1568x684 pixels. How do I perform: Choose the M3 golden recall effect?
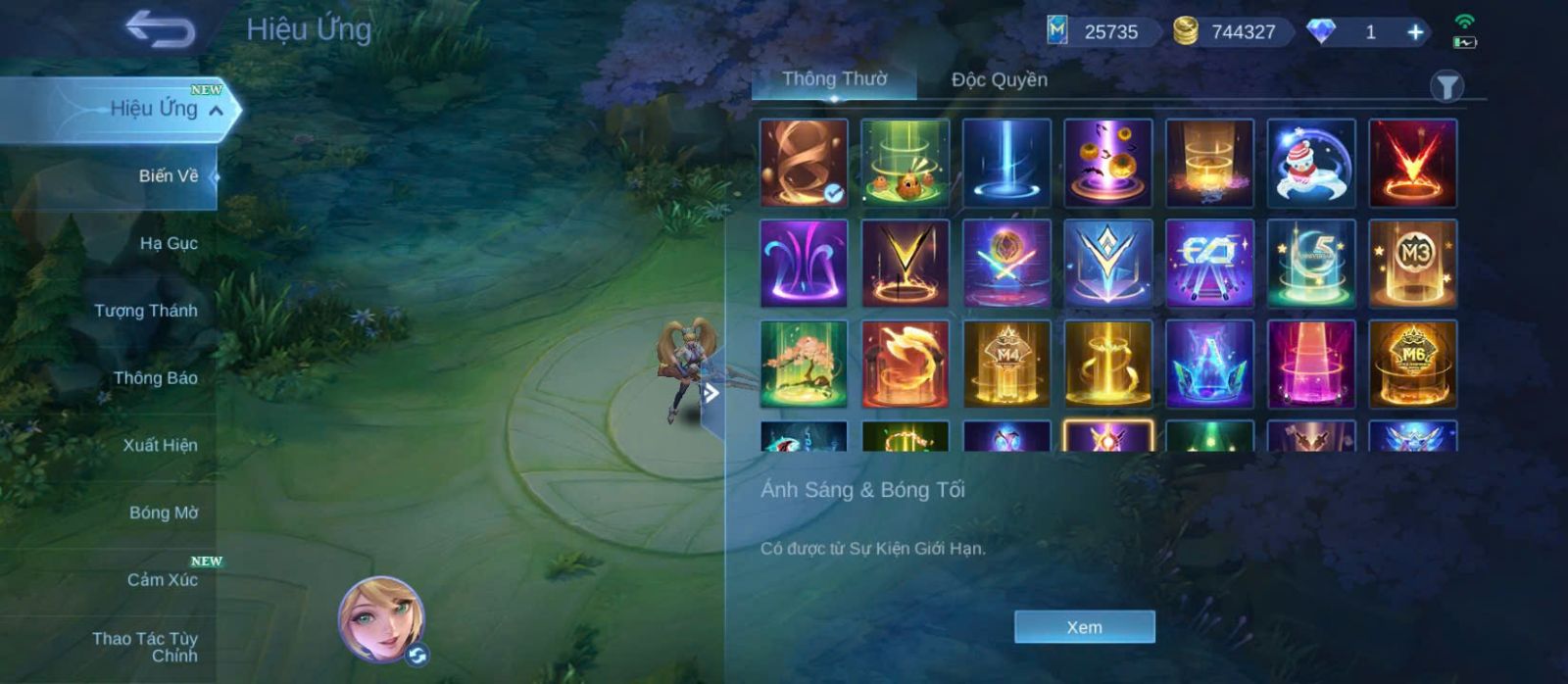click(x=1412, y=264)
